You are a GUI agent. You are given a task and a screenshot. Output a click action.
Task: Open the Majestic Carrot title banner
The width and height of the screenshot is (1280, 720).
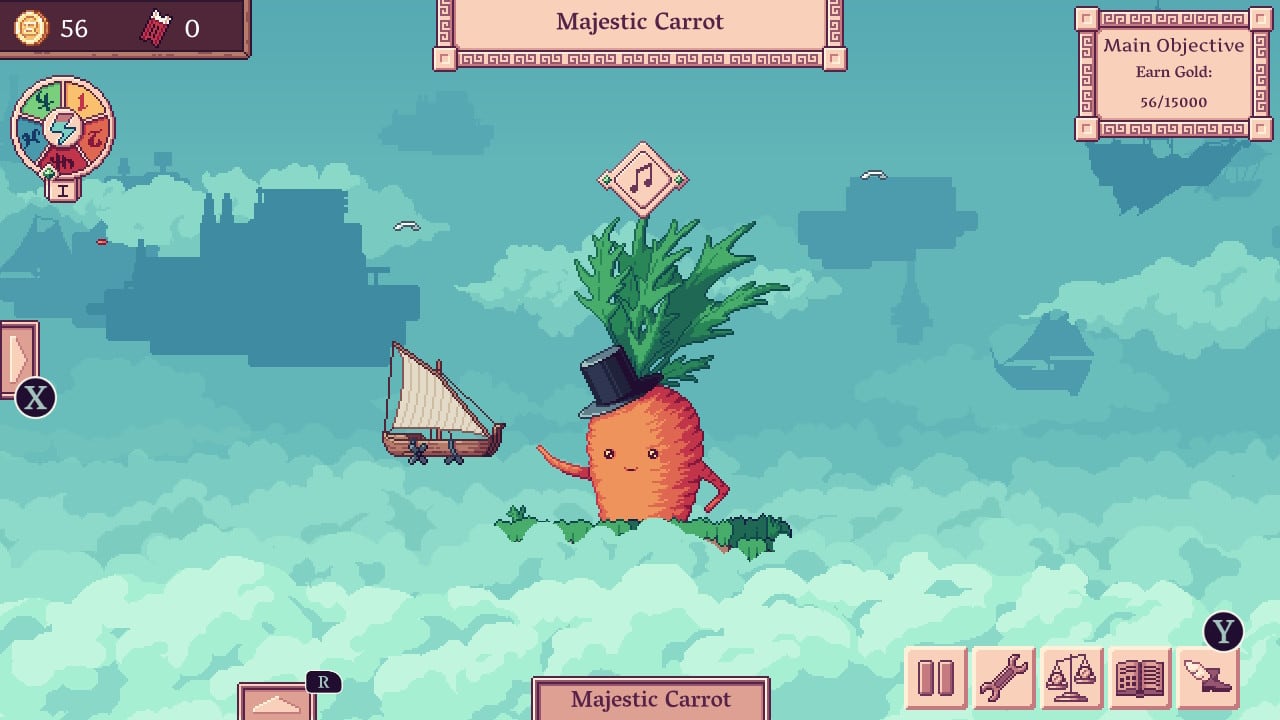pyautogui.click(x=640, y=22)
